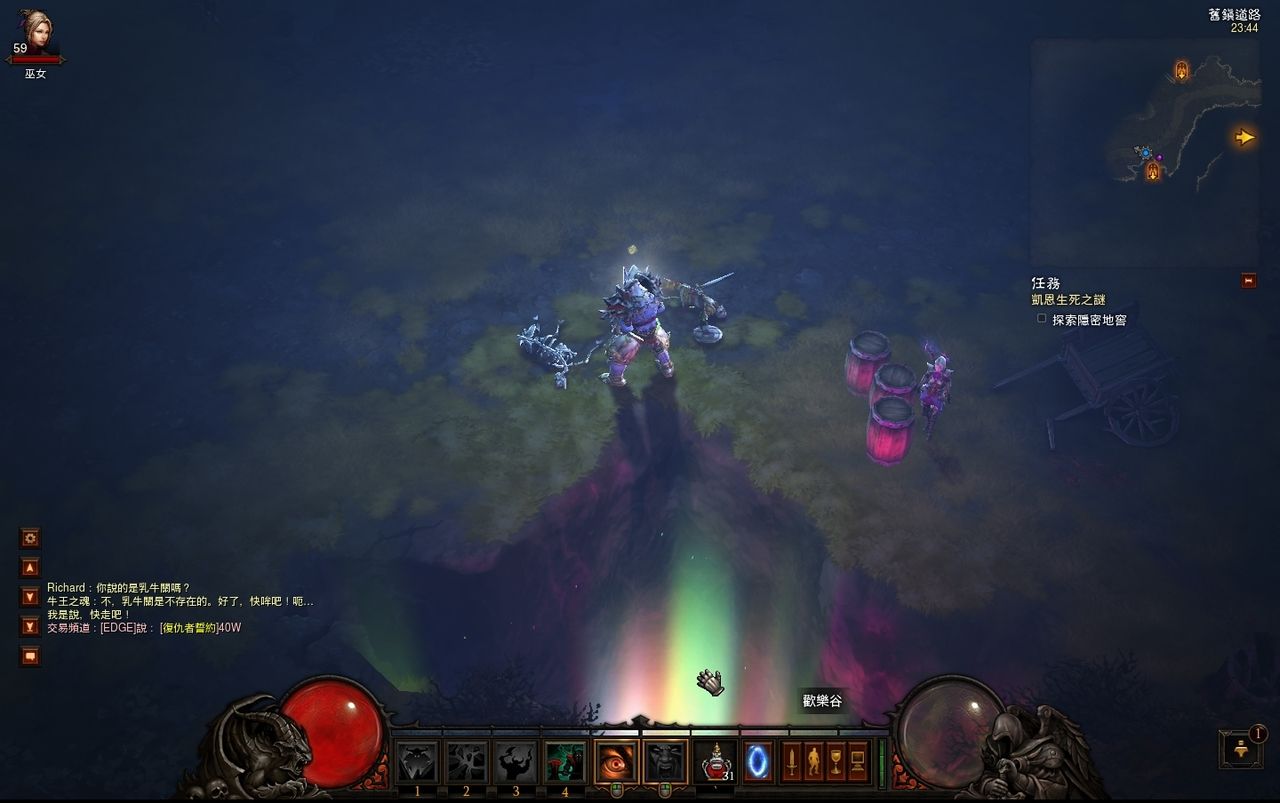Select the grim face secondary skill
The width and height of the screenshot is (1280, 803).
[x=665, y=762]
